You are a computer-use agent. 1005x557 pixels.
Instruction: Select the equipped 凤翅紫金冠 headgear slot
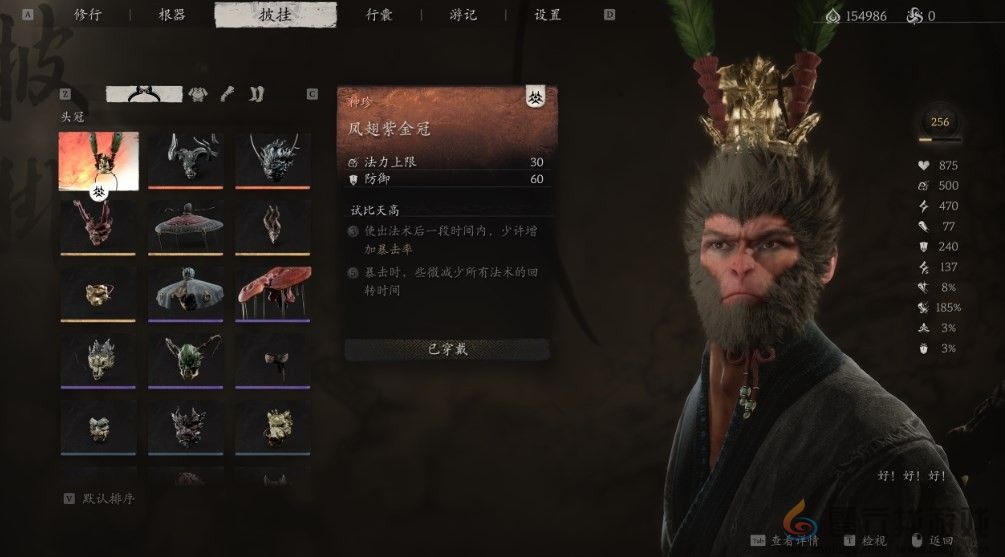pyautogui.click(x=98, y=160)
